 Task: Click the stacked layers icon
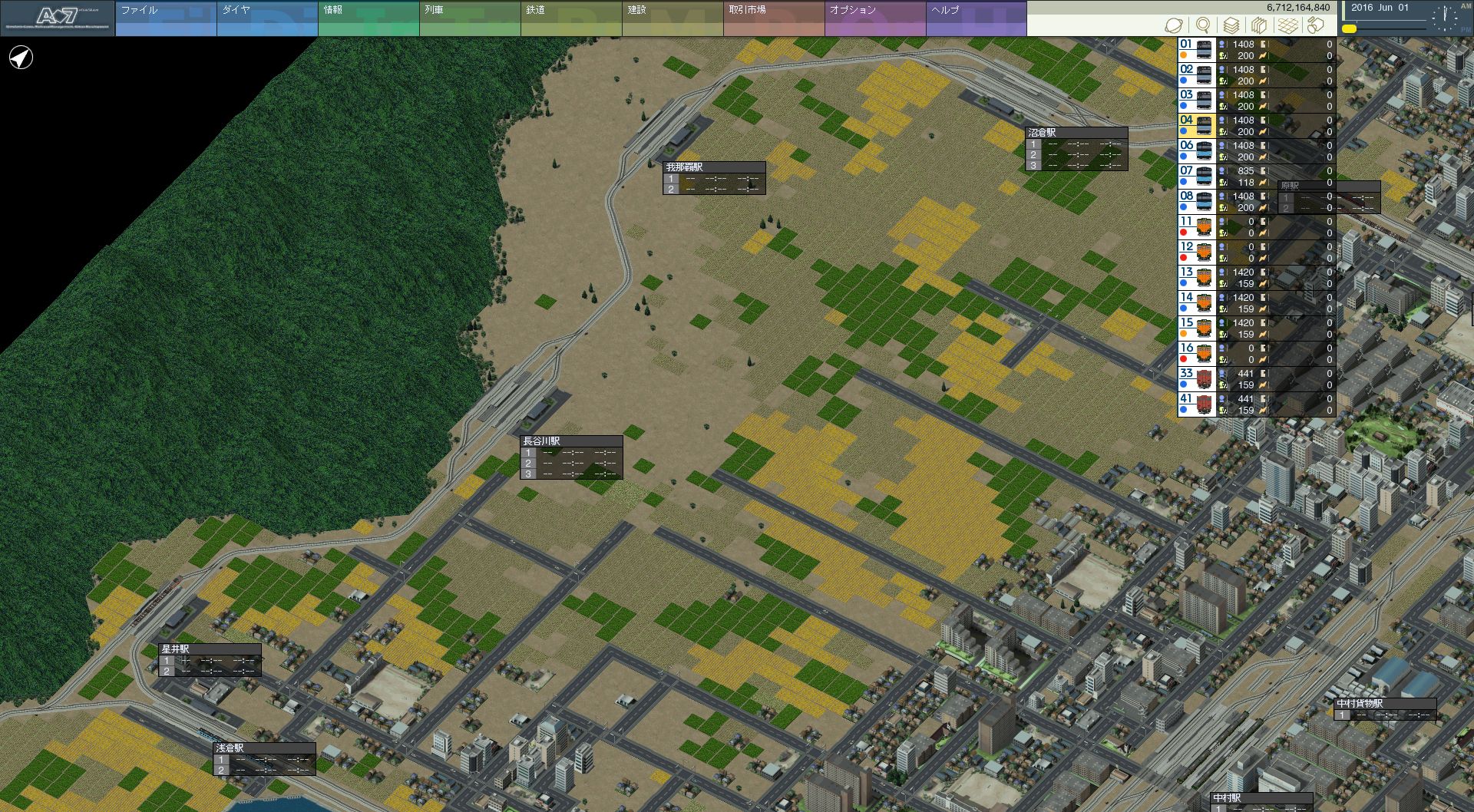(x=1231, y=25)
